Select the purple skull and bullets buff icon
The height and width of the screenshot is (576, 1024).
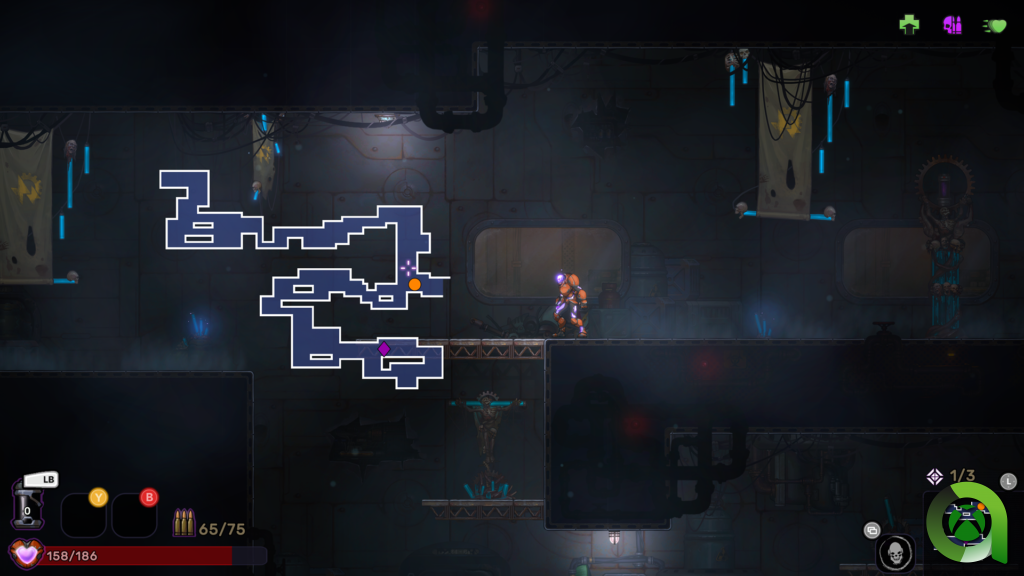click(952, 24)
